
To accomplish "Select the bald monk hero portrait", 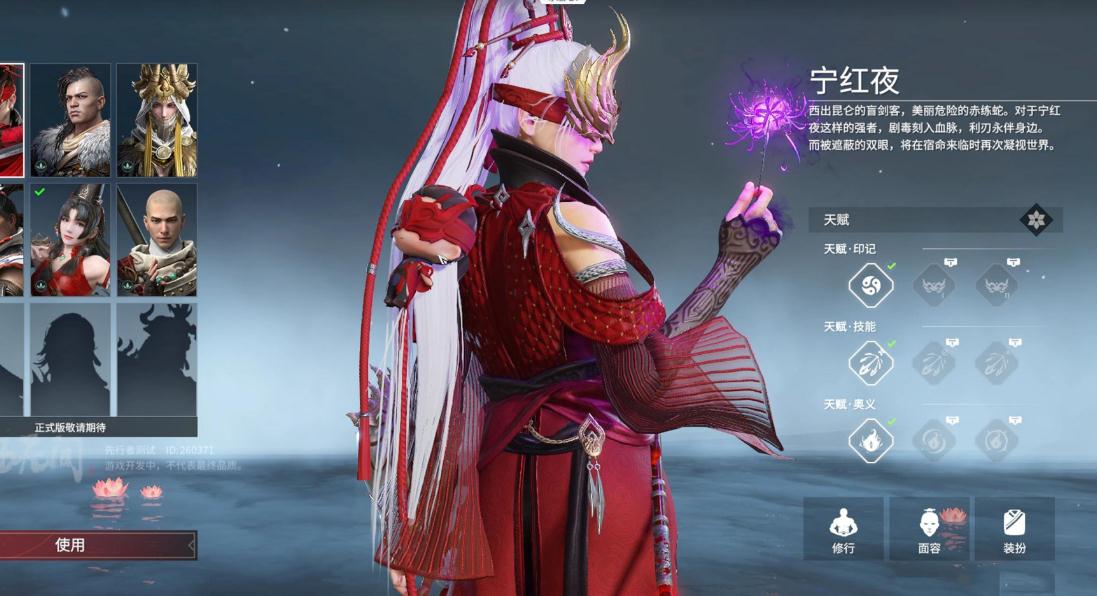I will point(157,240).
